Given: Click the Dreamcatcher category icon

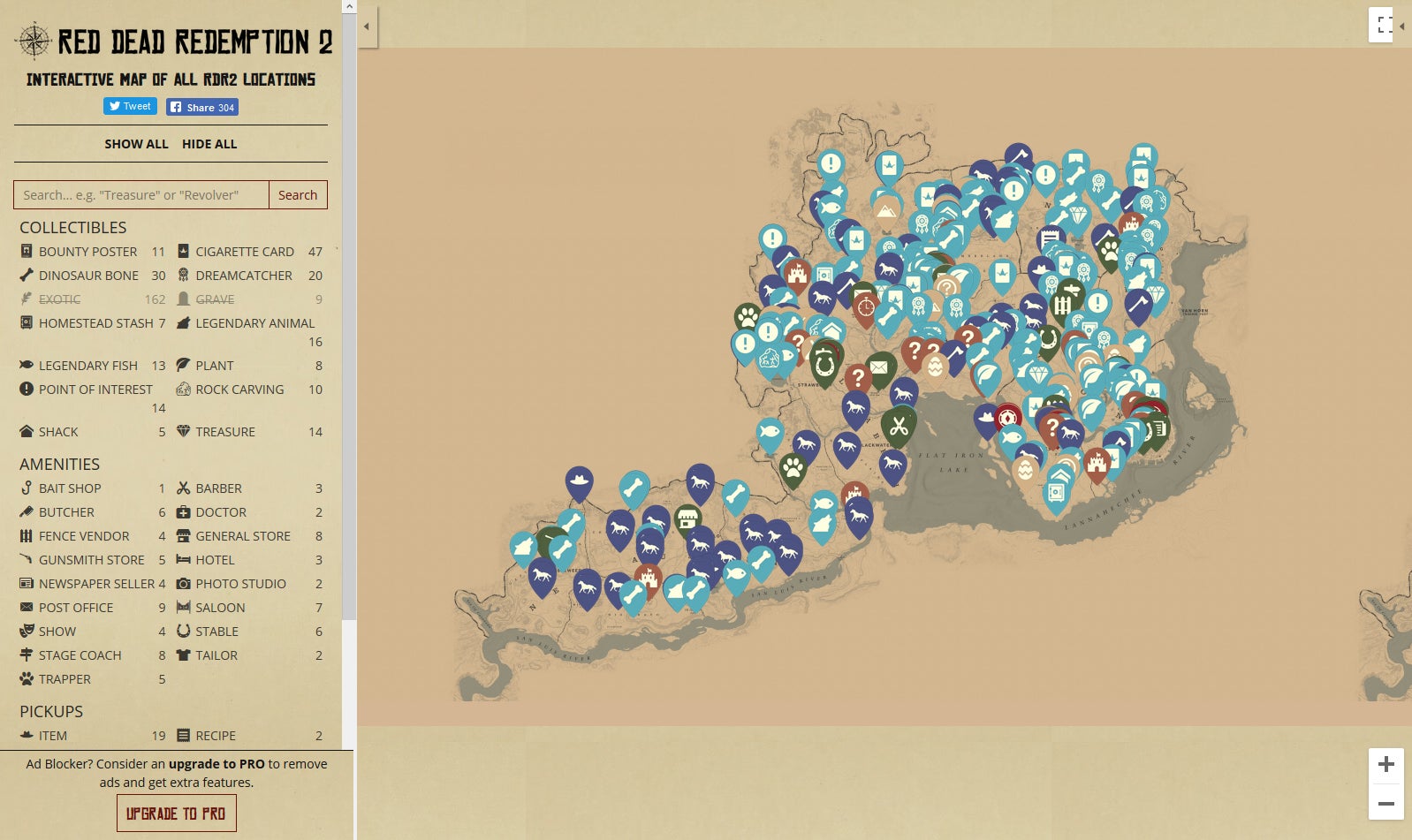Looking at the screenshot, I should tap(184, 275).
